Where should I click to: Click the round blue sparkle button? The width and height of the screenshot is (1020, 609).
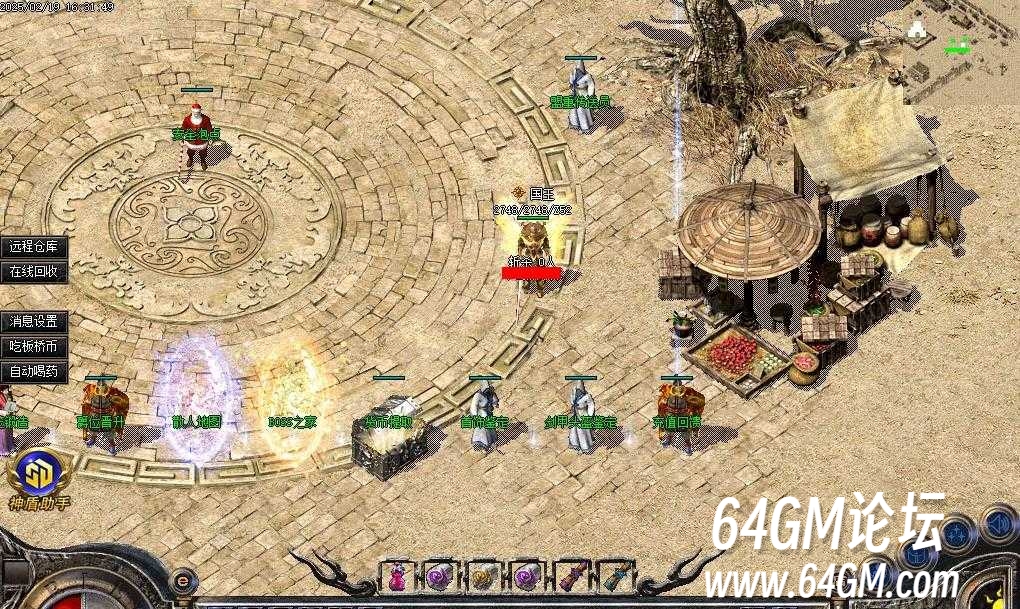[x=957, y=534]
